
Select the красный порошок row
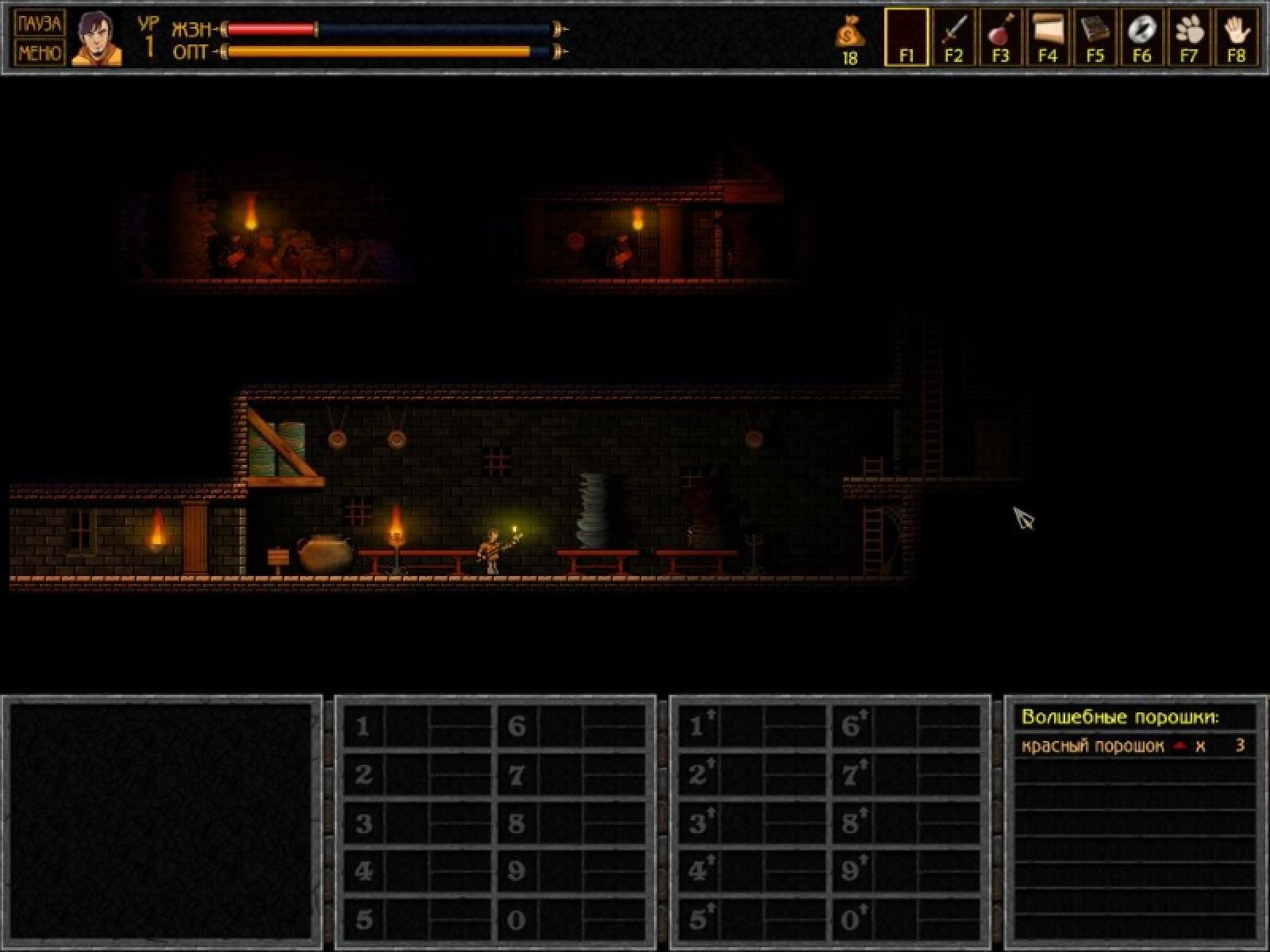tap(1134, 746)
